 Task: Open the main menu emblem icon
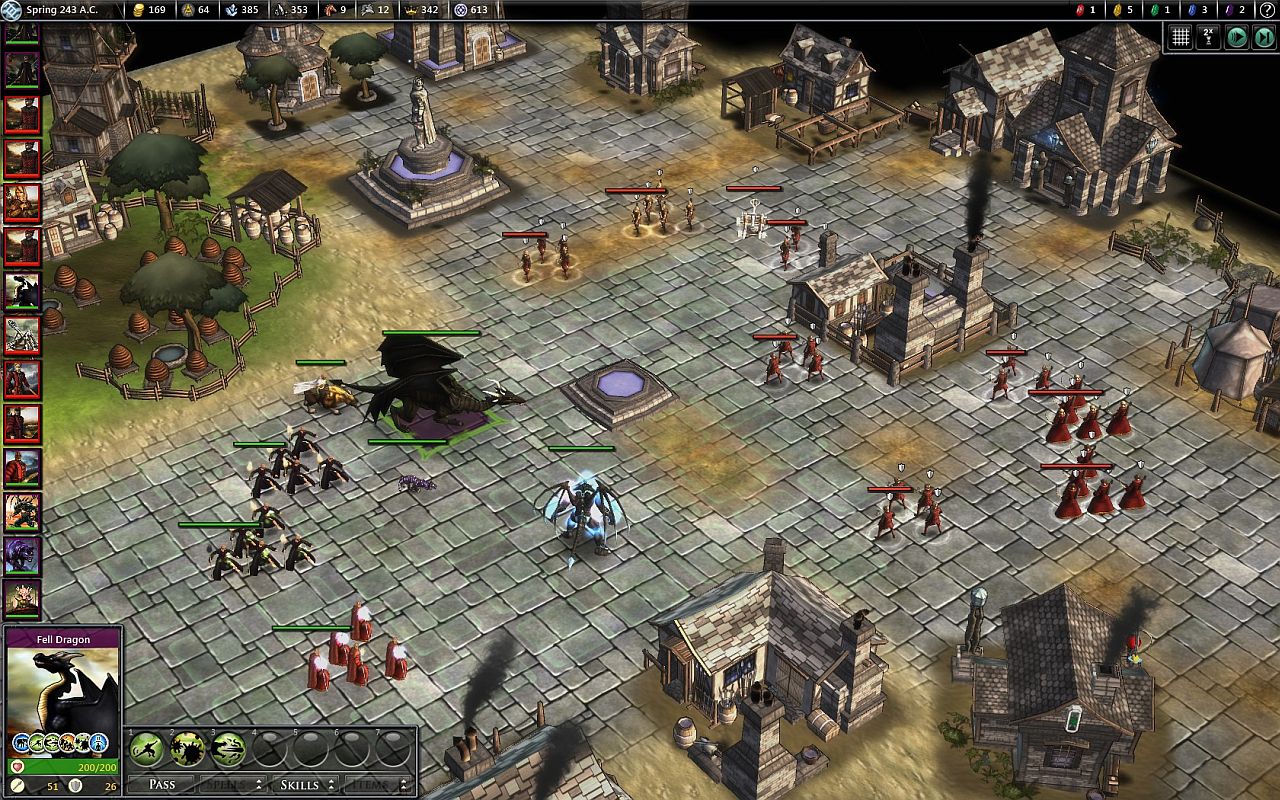(11, 10)
